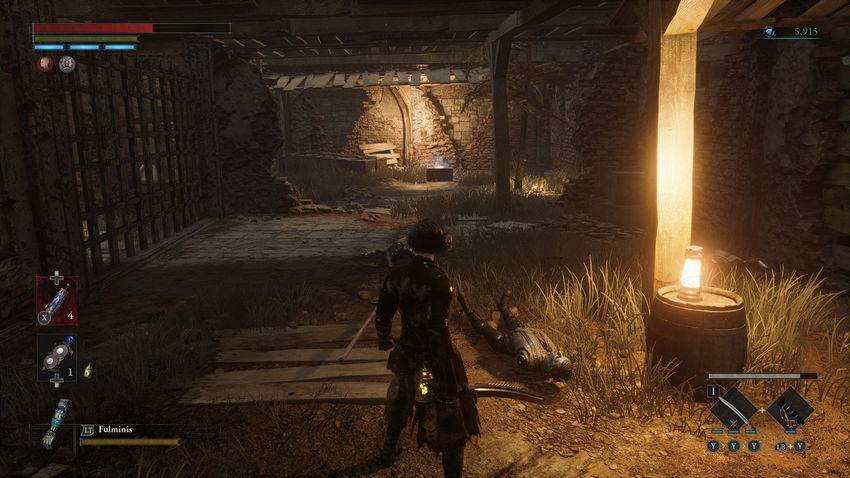Image resolution: width=850 pixels, height=478 pixels.
Task: Click the grey round status icon
Action: [66, 64]
